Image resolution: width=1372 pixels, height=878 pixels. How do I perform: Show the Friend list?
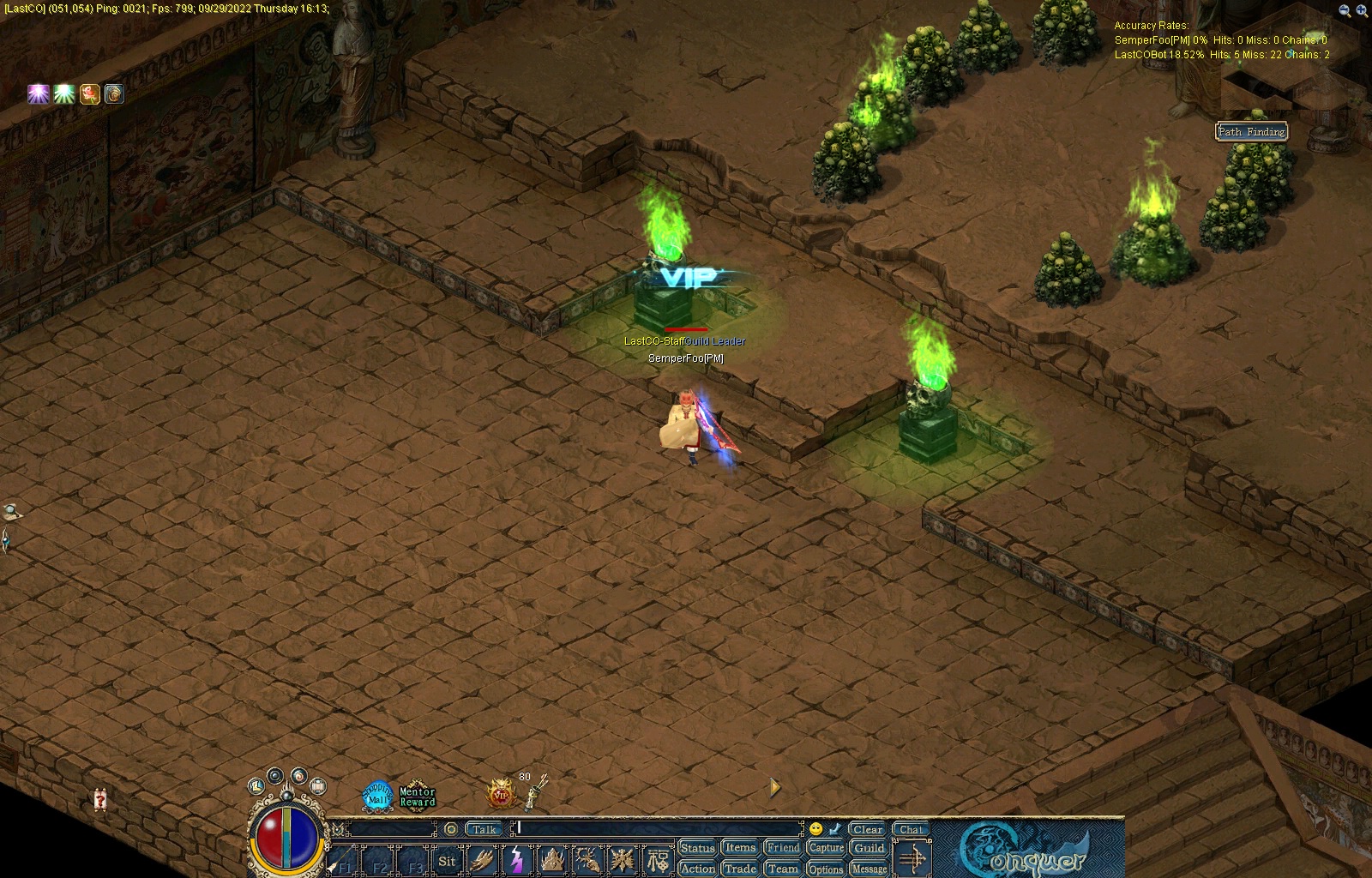point(783,848)
